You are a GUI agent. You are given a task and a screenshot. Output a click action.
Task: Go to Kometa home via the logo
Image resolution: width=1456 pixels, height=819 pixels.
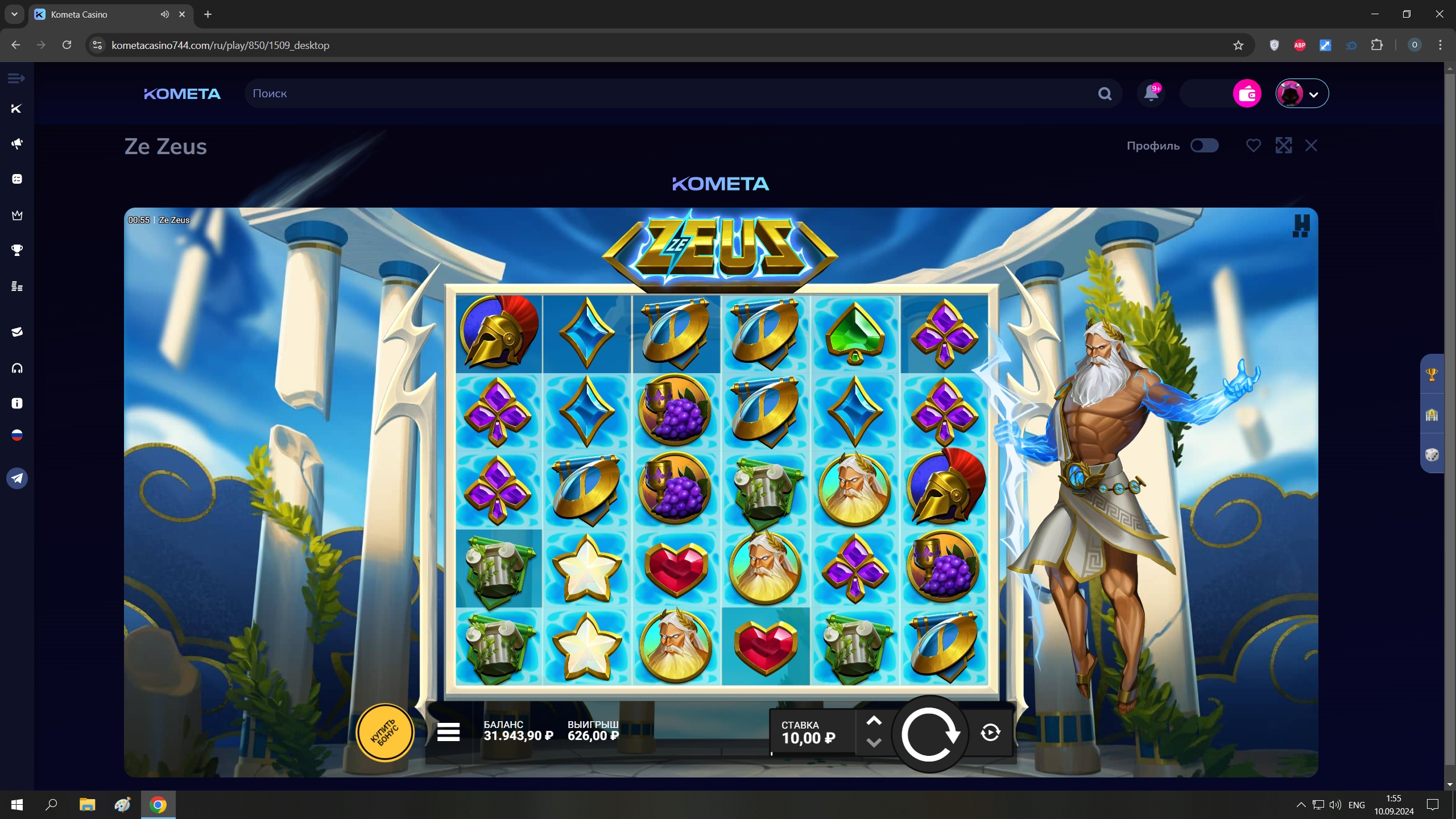(x=182, y=93)
